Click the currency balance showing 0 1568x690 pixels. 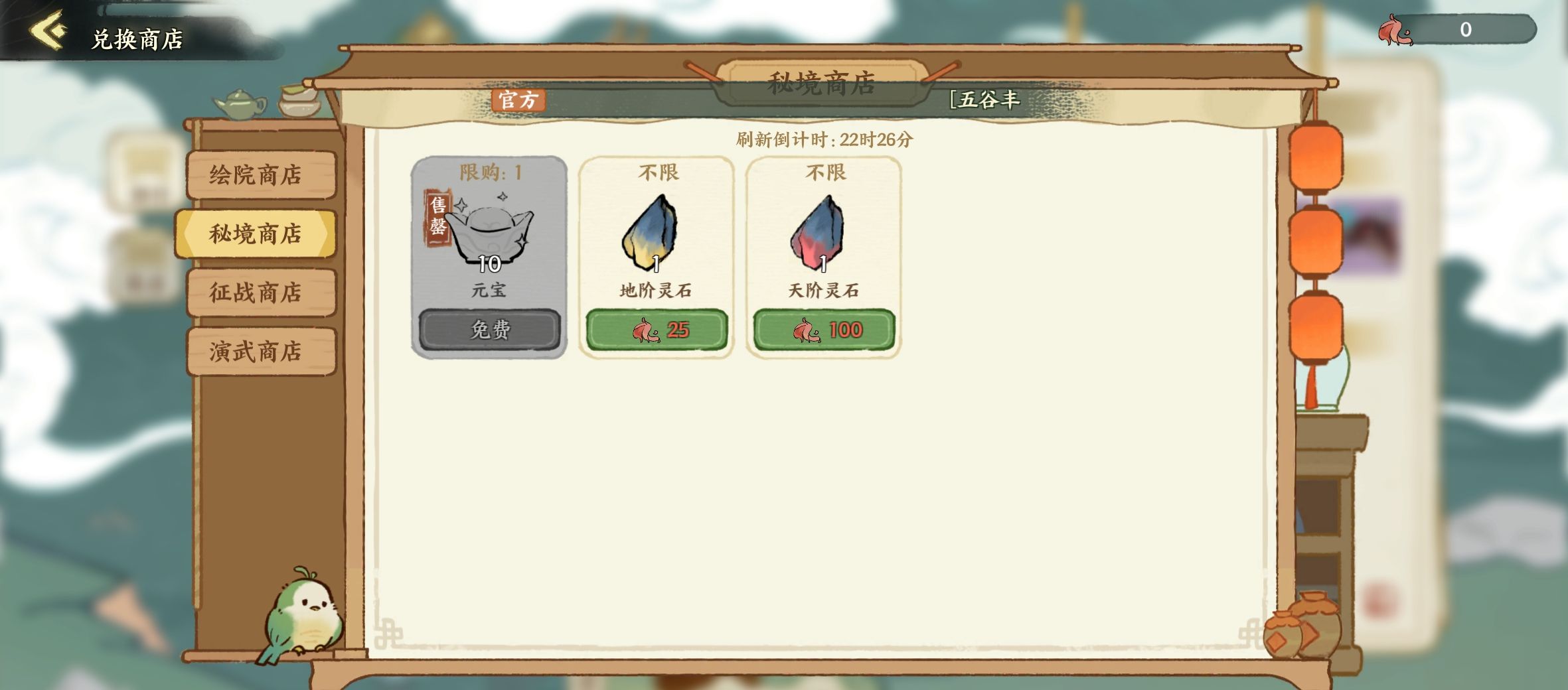pos(1464,29)
